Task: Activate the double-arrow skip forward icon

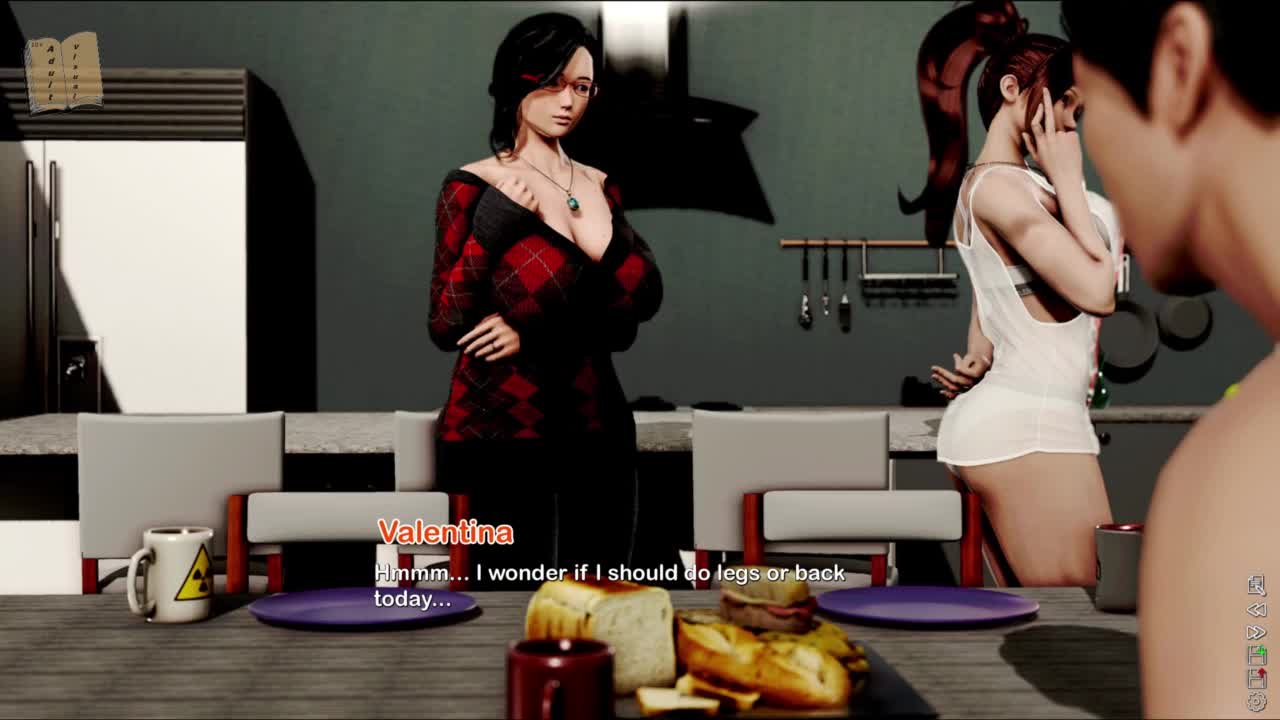Action: point(1257,632)
